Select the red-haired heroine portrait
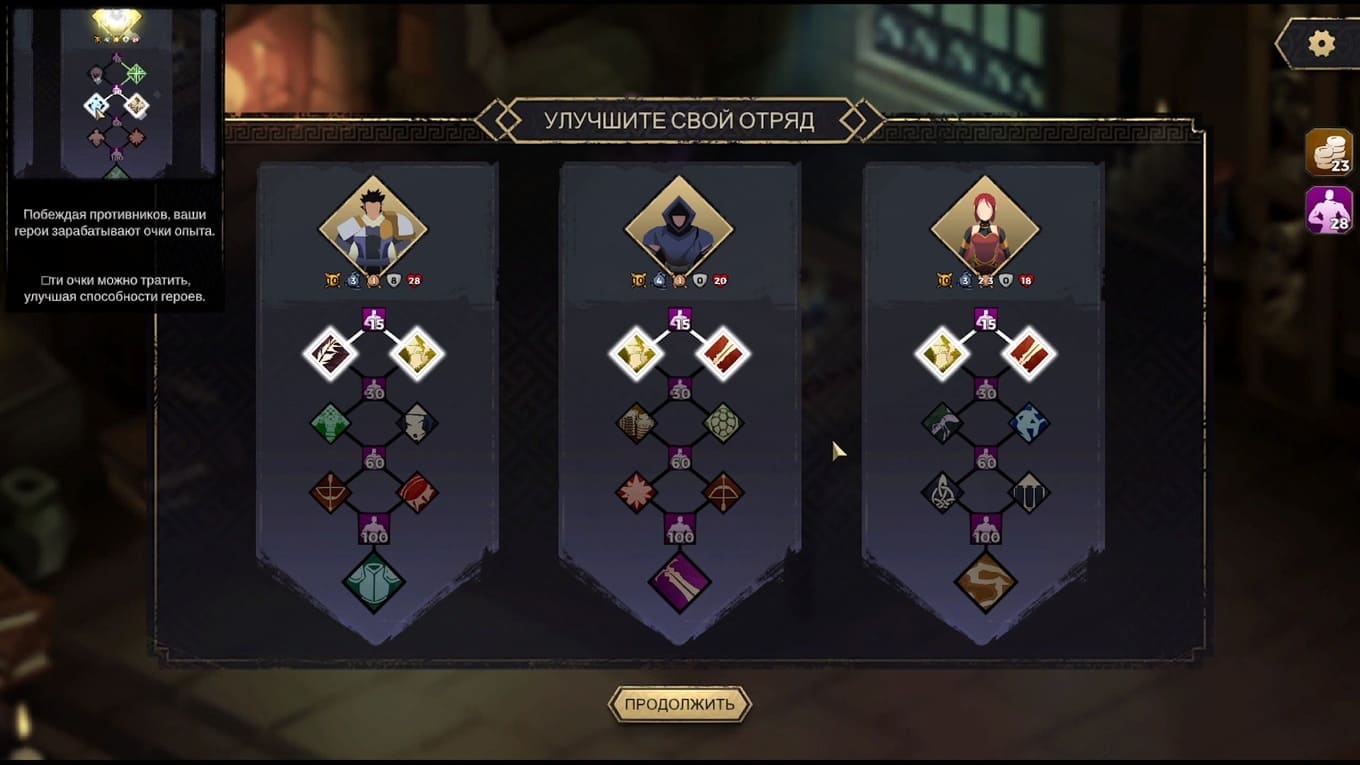This screenshot has width=1360, height=765. [985, 227]
